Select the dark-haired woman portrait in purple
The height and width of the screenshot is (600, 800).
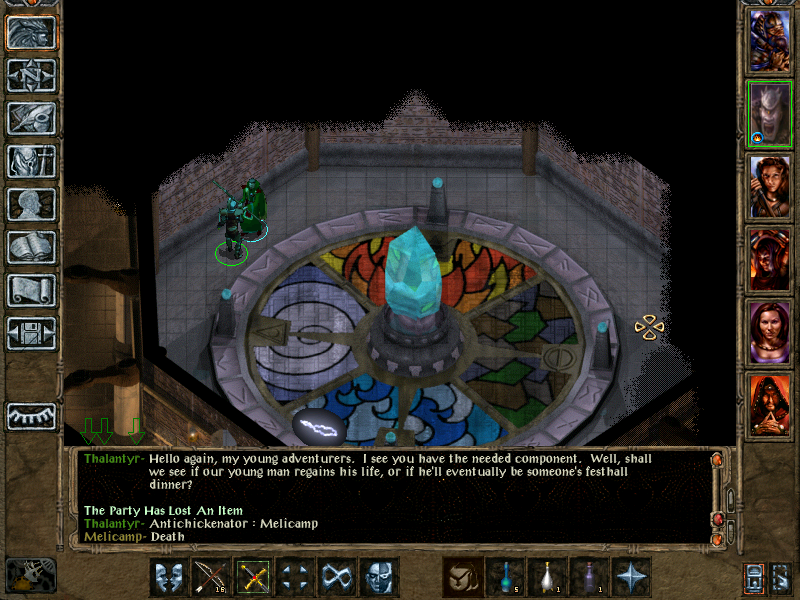tap(770, 332)
